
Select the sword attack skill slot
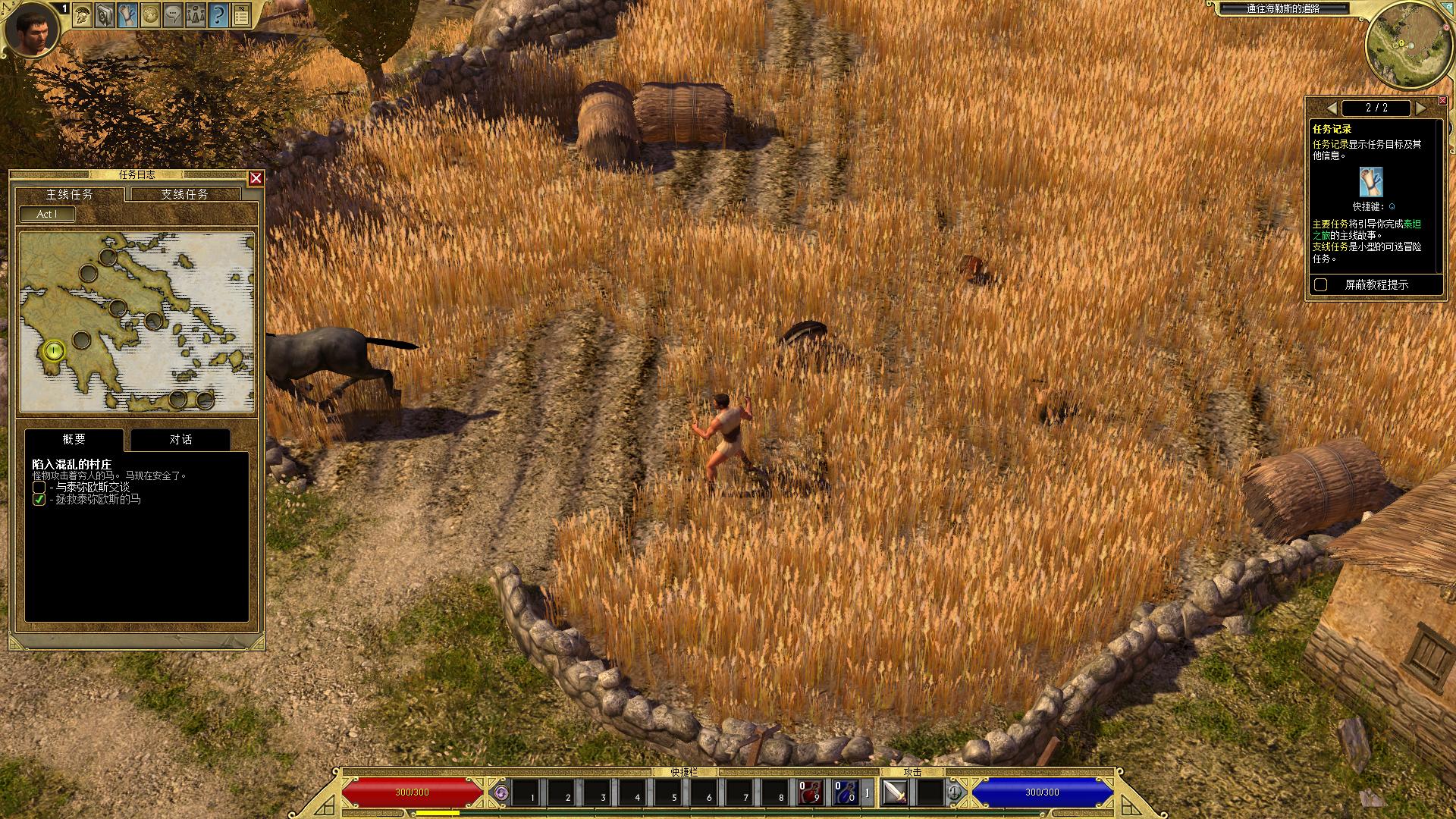896,793
